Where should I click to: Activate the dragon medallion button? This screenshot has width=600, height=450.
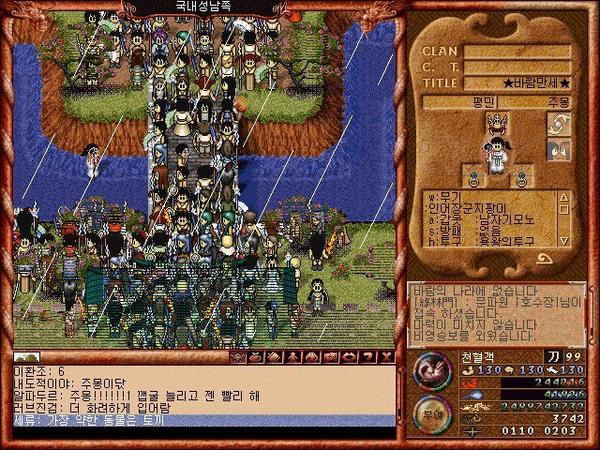430,371
